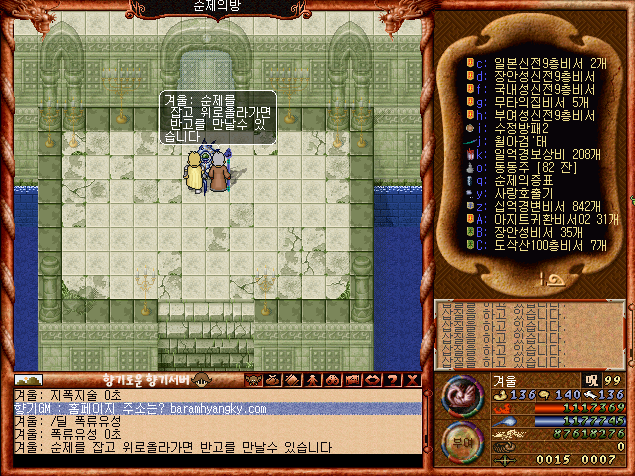The height and width of the screenshot is (476, 635).
Task: Choose the 십억경변비서 inventory entry
Action: click(x=530, y=206)
